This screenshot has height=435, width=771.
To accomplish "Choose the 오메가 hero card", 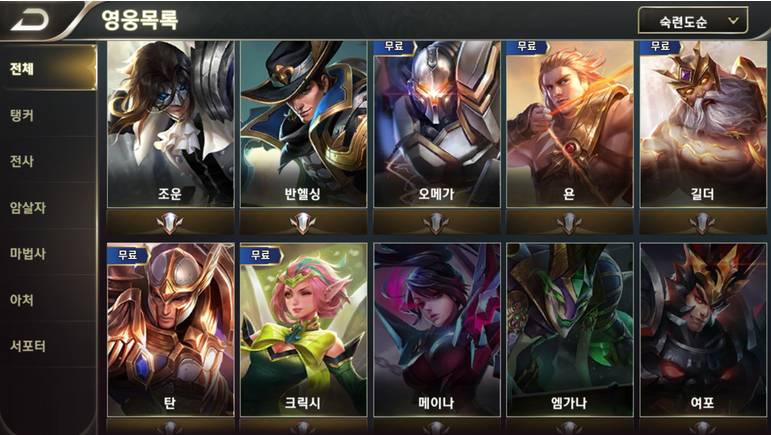I will pos(437,124).
